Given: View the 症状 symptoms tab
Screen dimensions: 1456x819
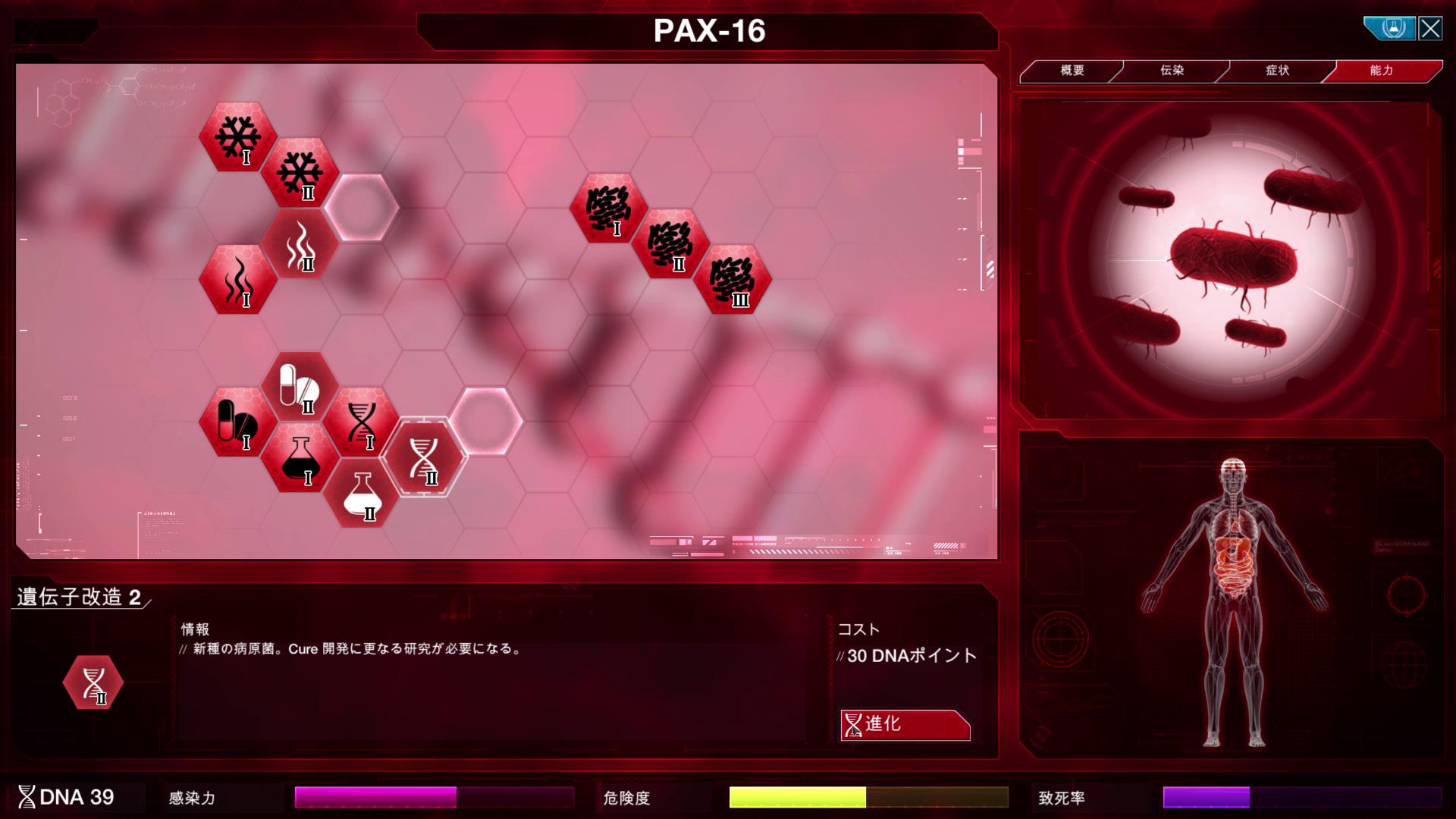Looking at the screenshot, I should (1279, 71).
